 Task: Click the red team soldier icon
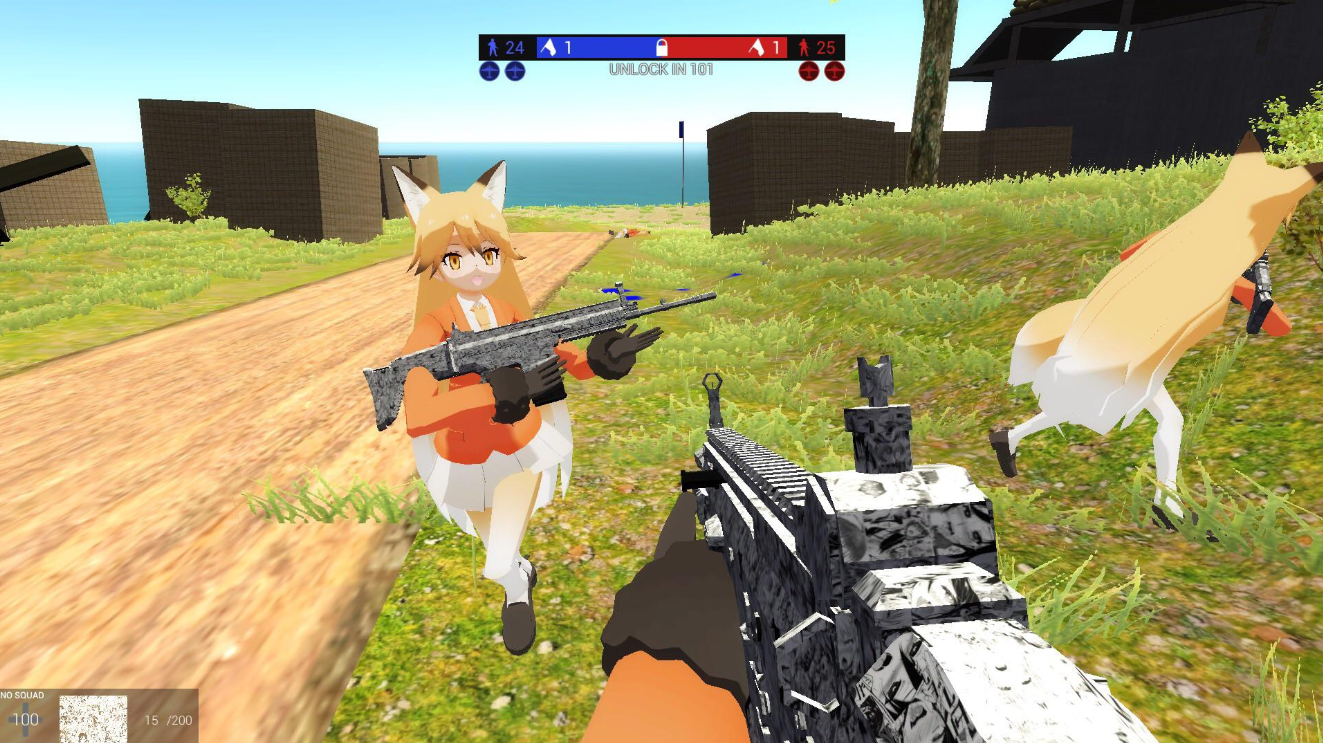tap(804, 47)
